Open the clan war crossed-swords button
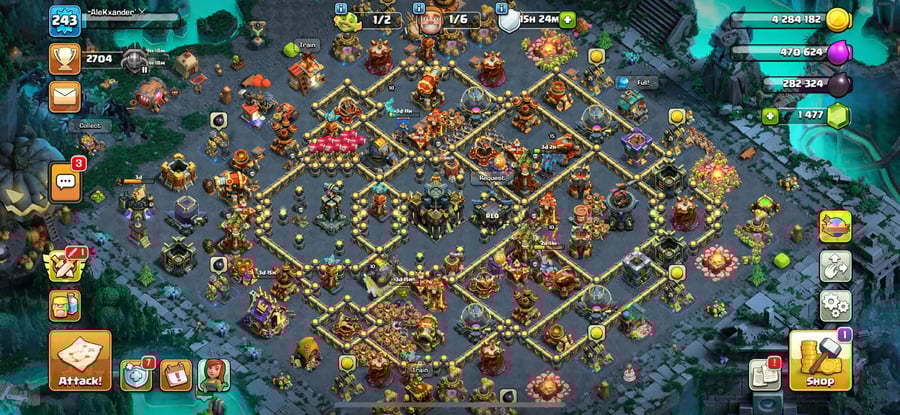 (65, 265)
